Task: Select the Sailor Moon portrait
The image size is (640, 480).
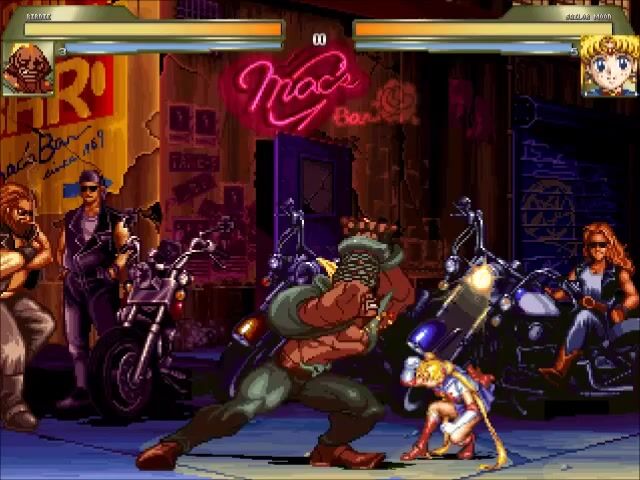Action: [x=609, y=66]
